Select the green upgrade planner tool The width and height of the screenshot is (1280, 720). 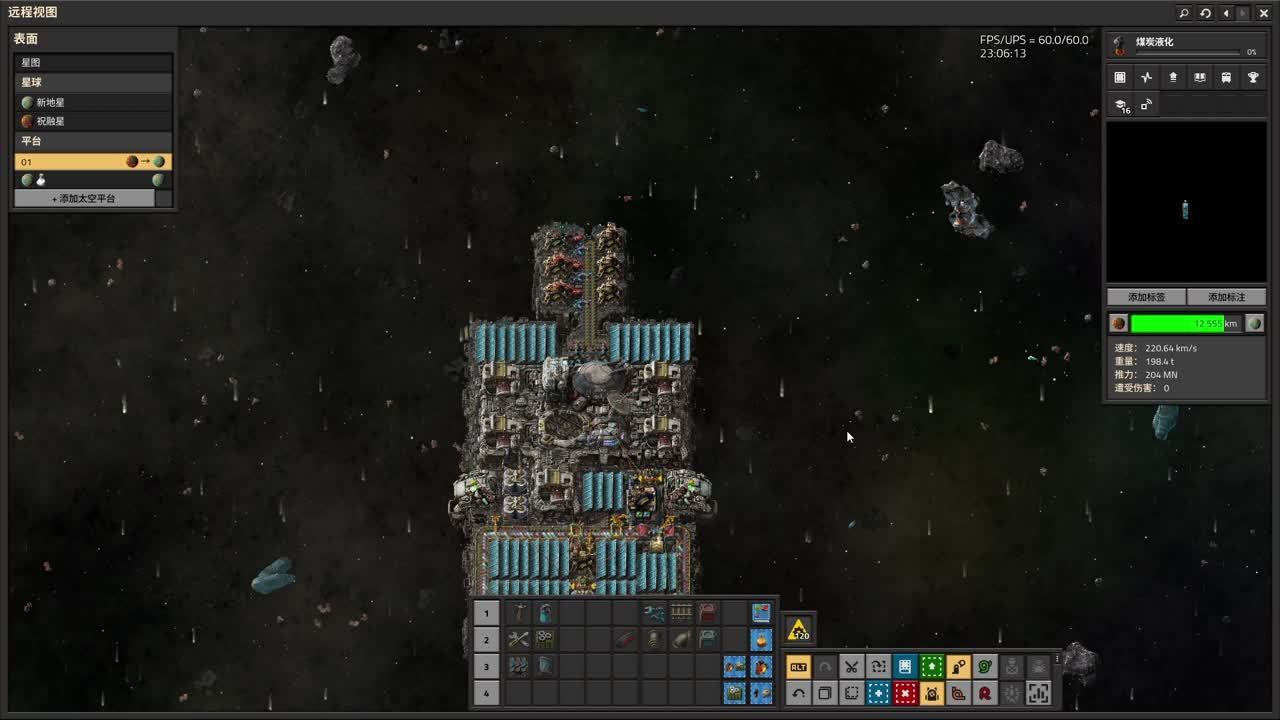pyautogui.click(x=932, y=667)
